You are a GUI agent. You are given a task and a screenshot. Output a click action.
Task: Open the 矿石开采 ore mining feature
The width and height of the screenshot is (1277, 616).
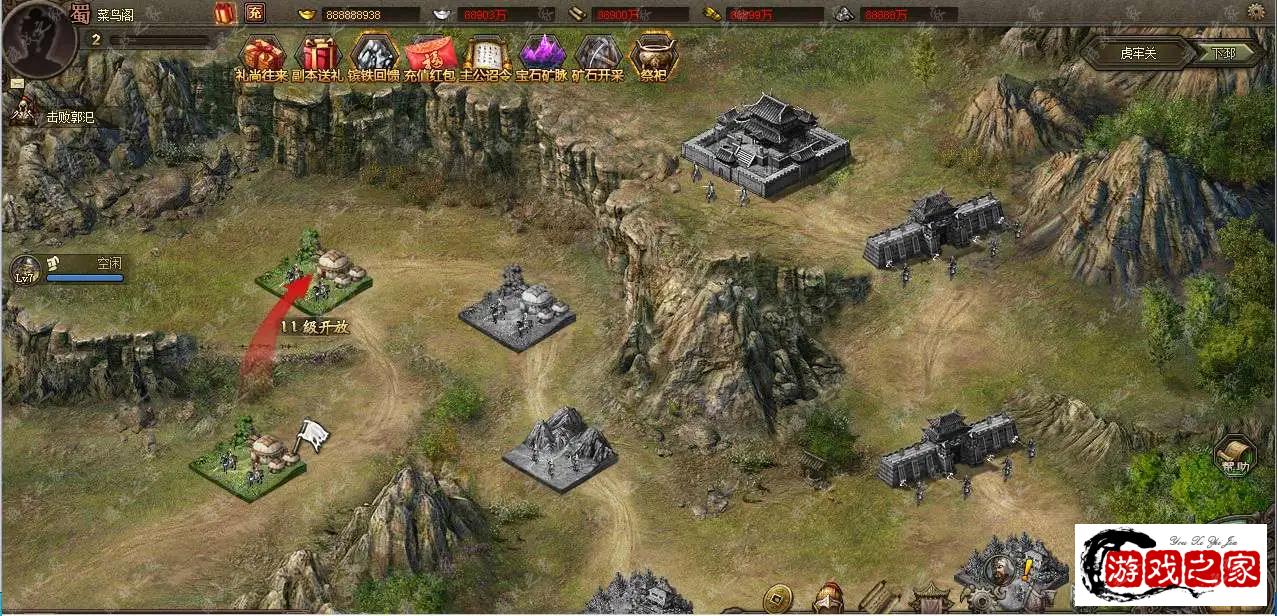pyautogui.click(x=598, y=55)
